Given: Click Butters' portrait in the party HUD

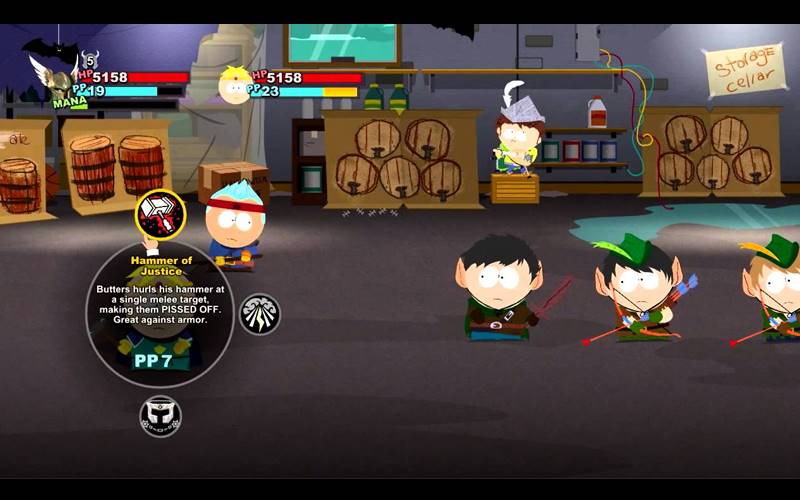Looking at the screenshot, I should tap(235, 86).
